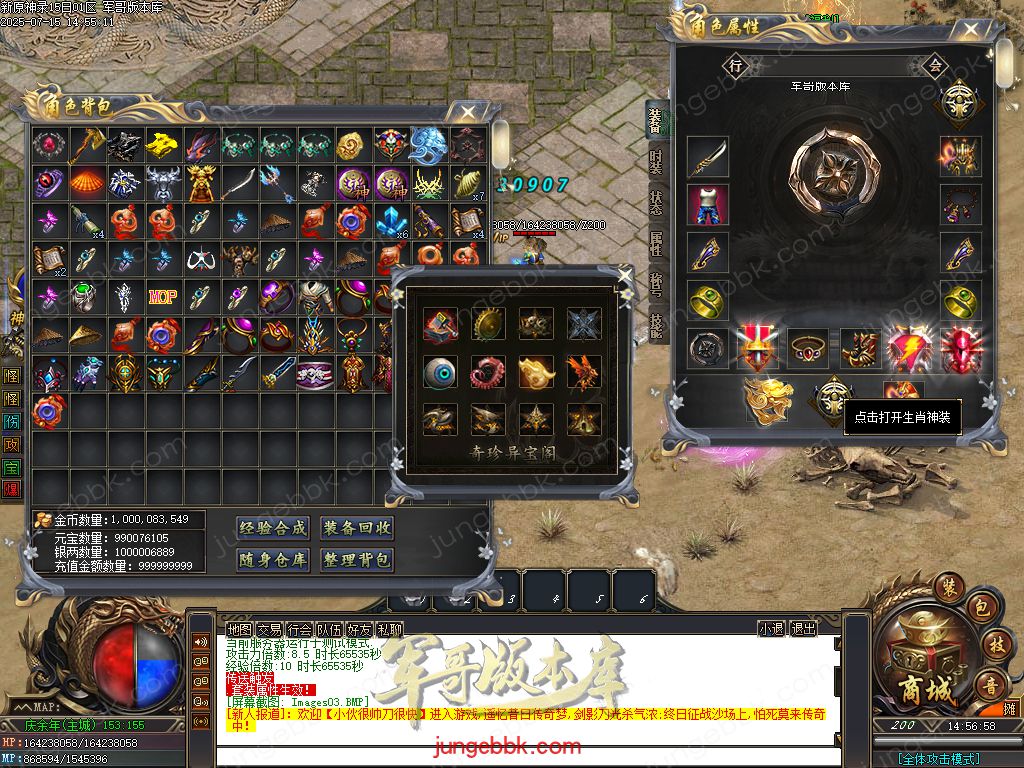1024x768 pixels.
Task: Switch chat to the 行会 guild channel
Action: tap(299, 629)
